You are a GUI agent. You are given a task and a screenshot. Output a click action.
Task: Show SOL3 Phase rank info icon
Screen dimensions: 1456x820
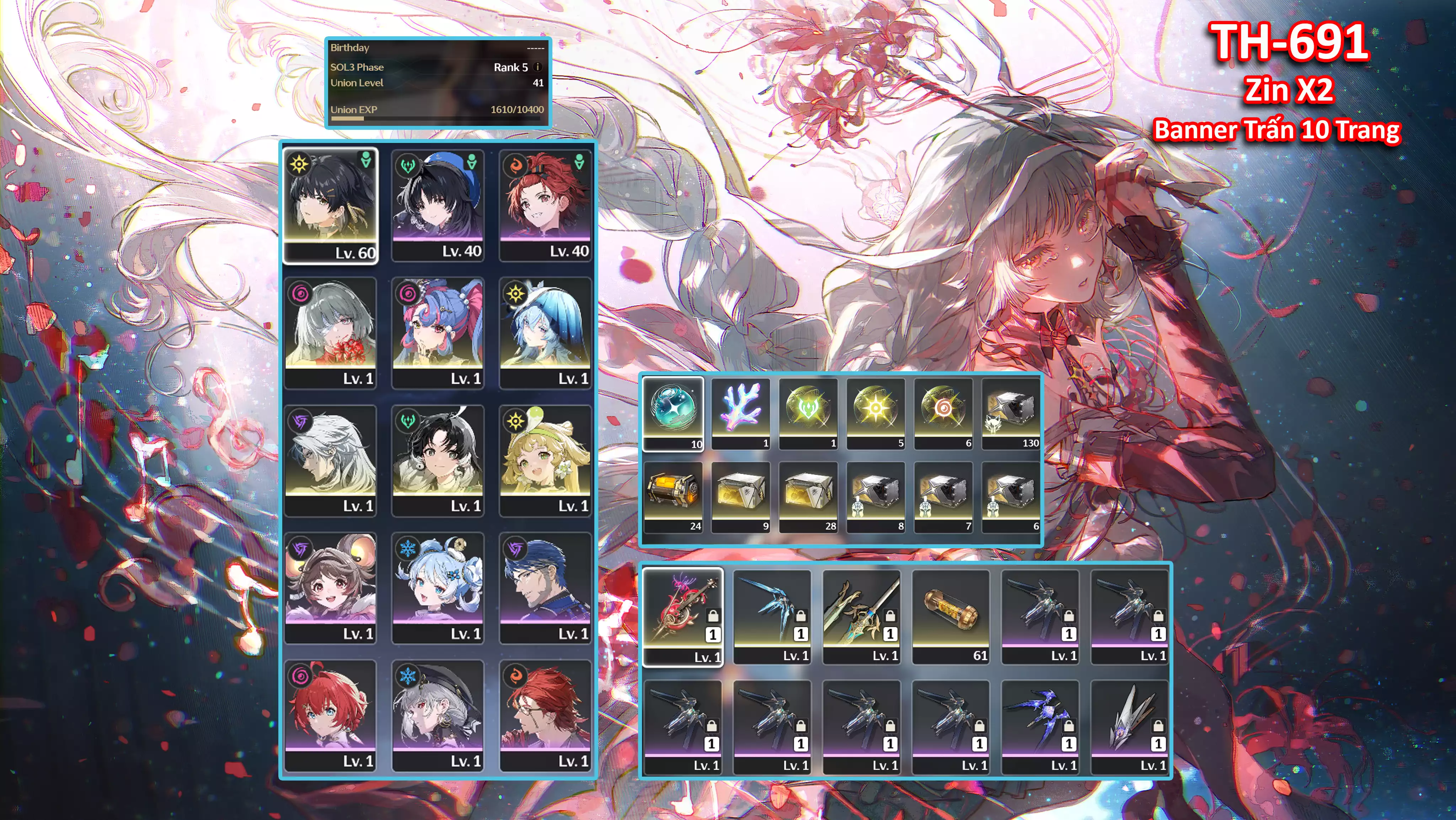pos(537,67)
